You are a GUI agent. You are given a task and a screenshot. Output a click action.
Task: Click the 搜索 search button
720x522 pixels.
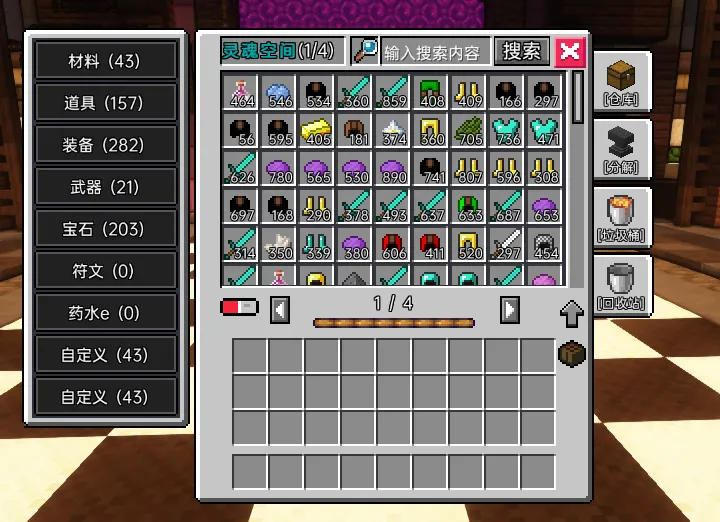tap(521, 51)
